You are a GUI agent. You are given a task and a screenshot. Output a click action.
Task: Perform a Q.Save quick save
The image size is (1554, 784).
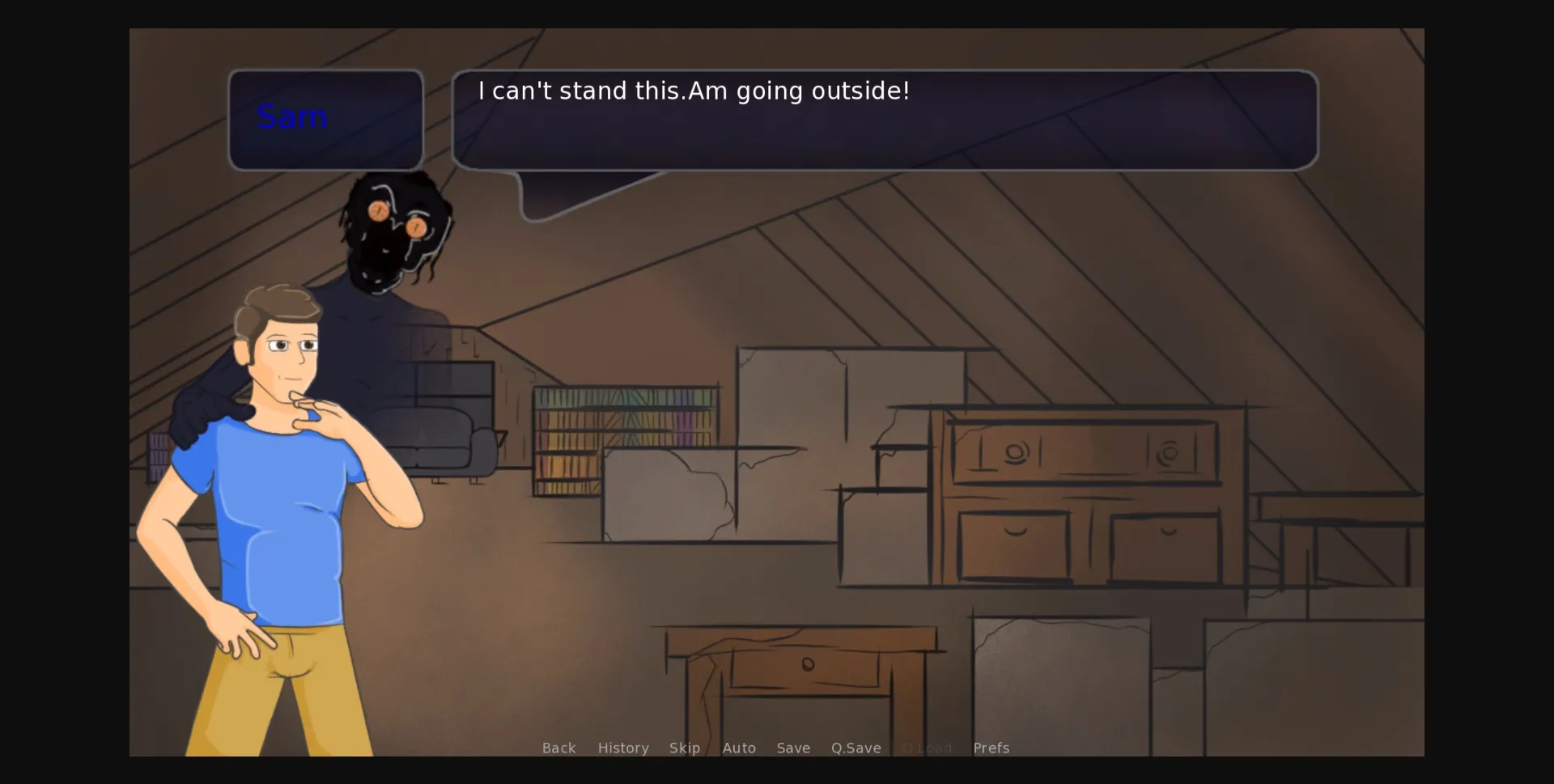click(856, 748)
